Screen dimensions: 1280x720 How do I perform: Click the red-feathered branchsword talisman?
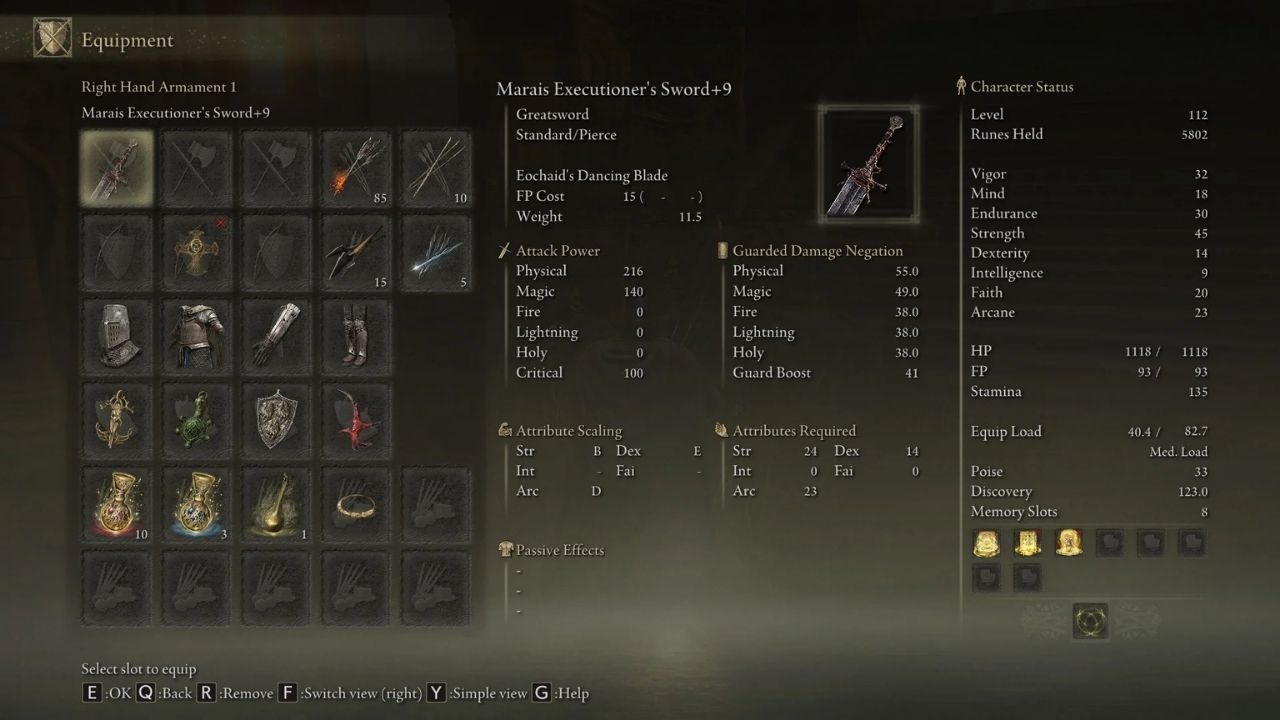[356, 420]
